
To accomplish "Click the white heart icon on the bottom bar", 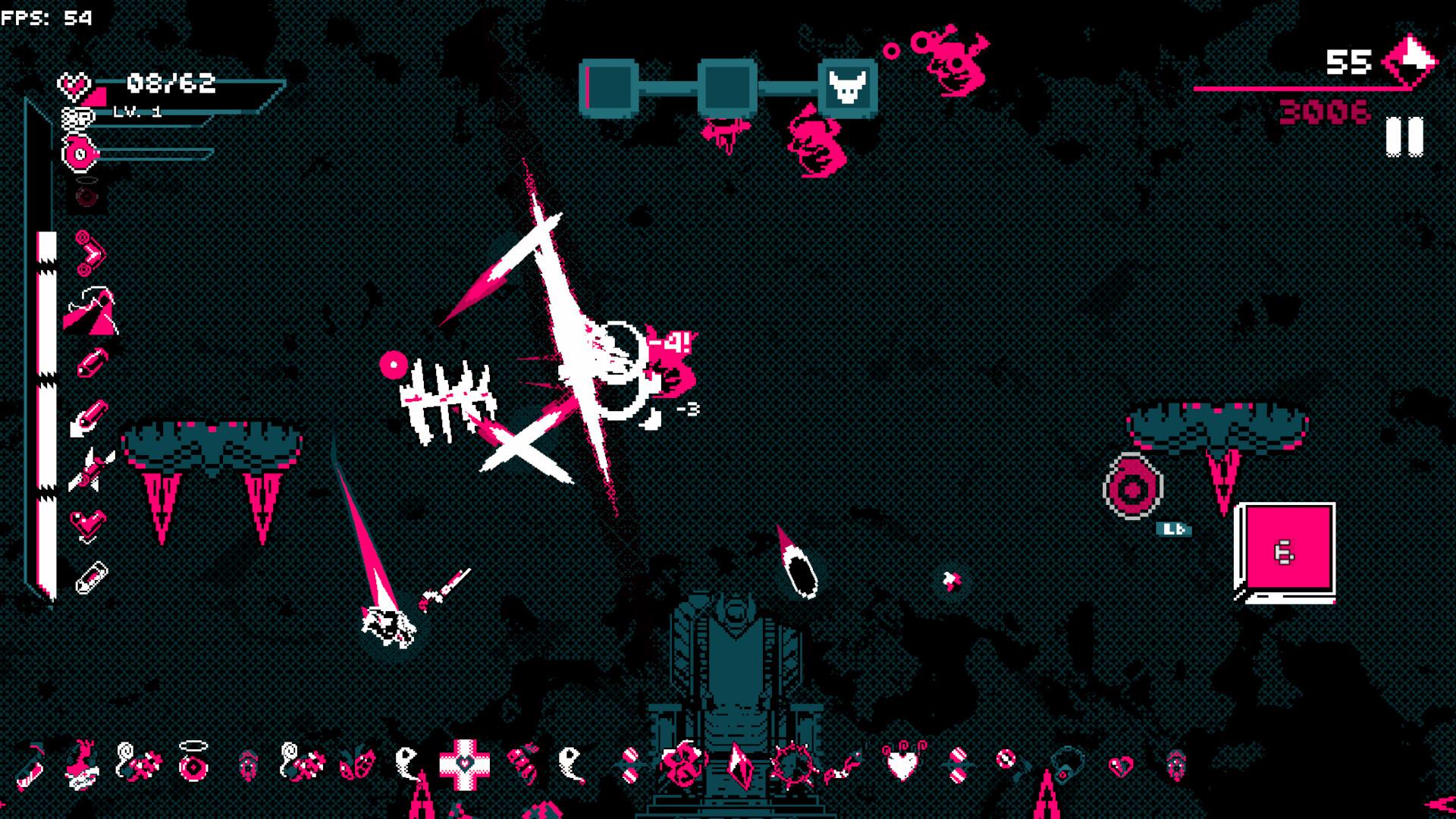I will coord(901,764).
